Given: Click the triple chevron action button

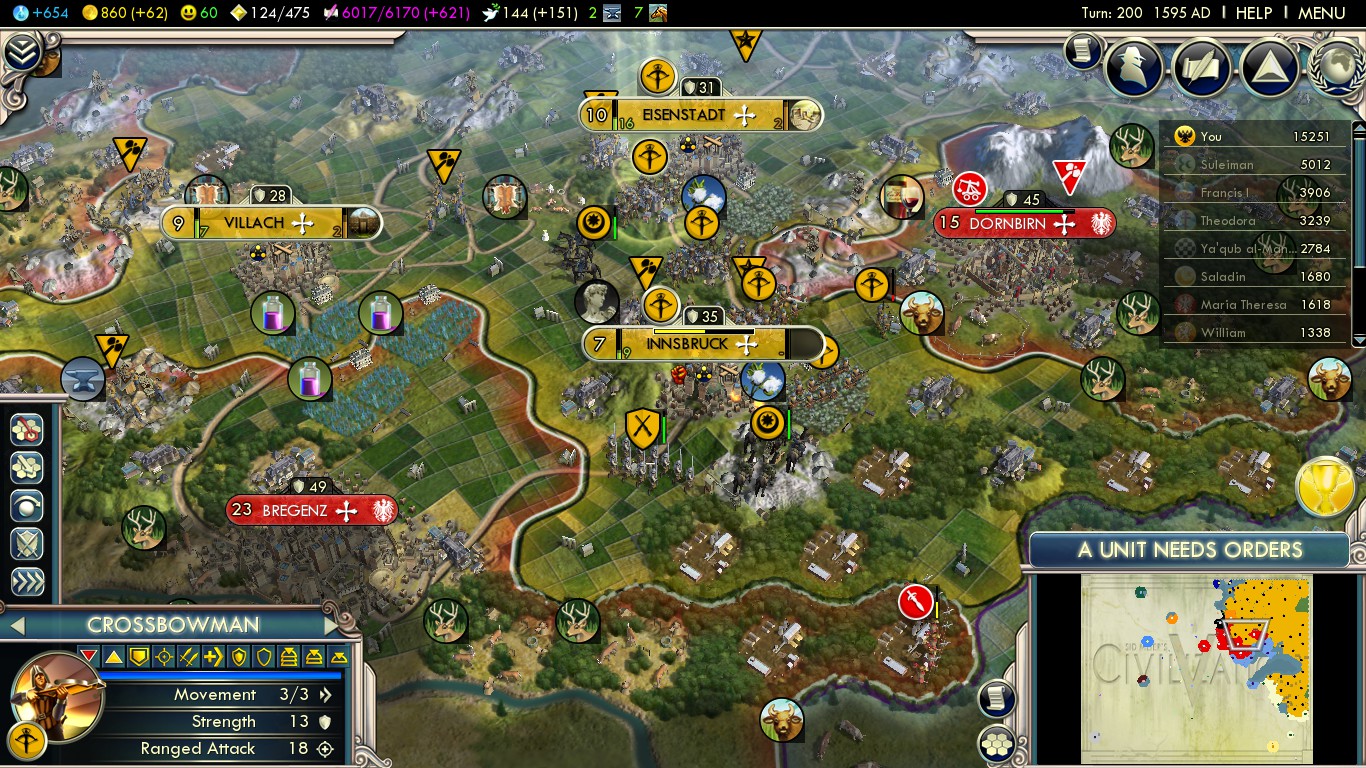Looking at the screenshot, I should 27,582.
